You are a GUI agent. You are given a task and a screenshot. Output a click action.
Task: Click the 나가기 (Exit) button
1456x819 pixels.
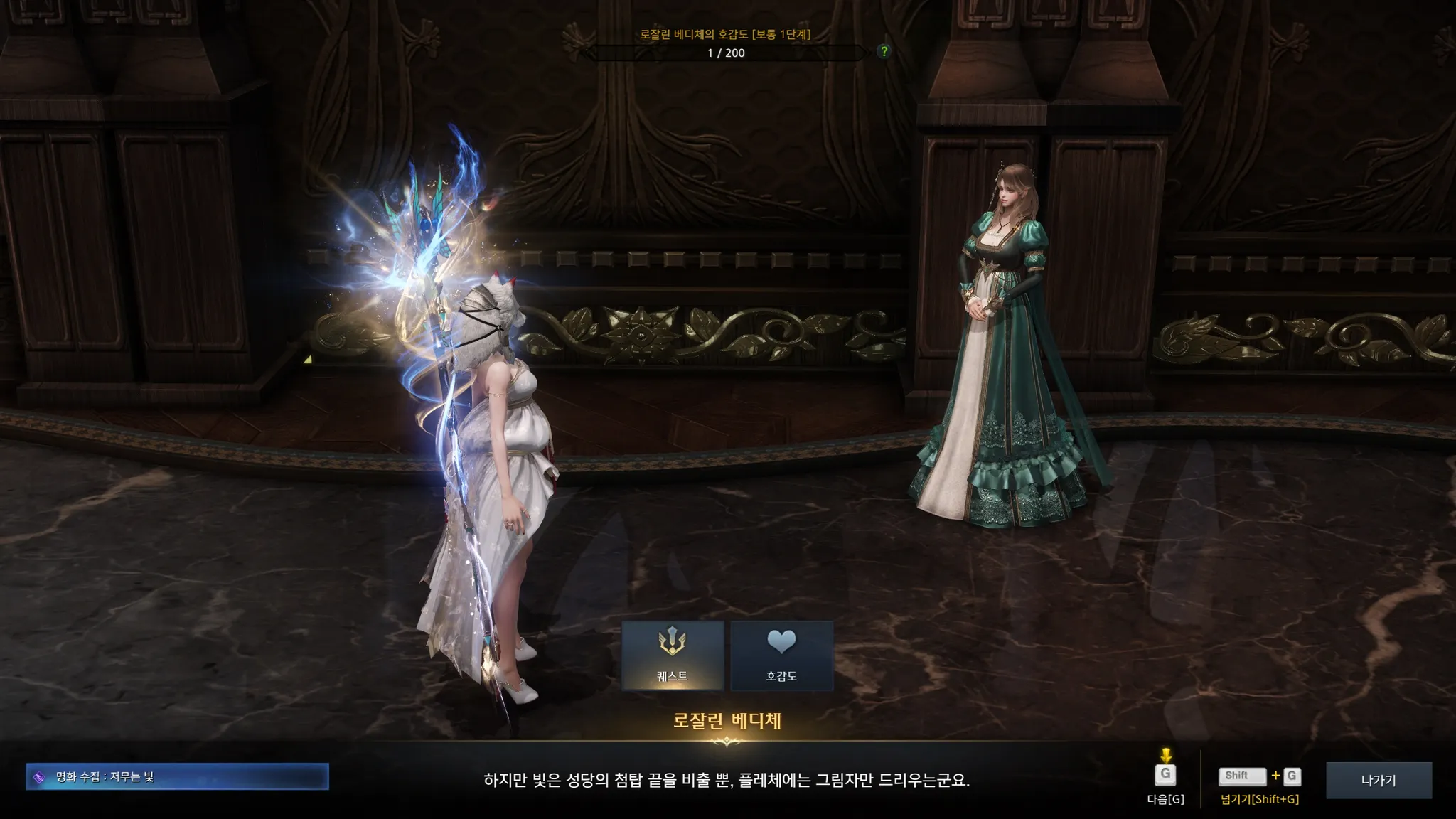tap(1379, 780)
